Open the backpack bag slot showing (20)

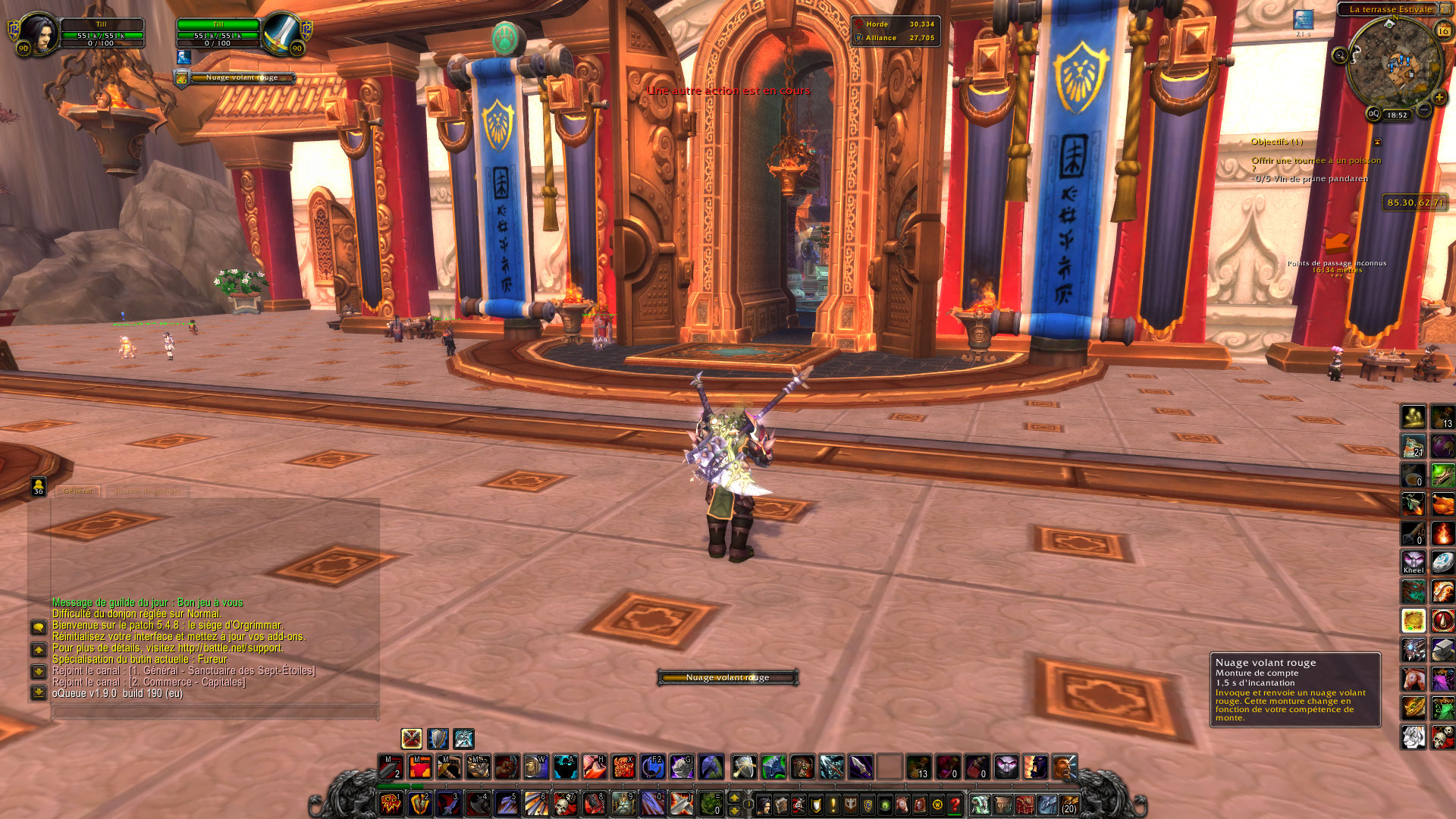[1069, 804]
